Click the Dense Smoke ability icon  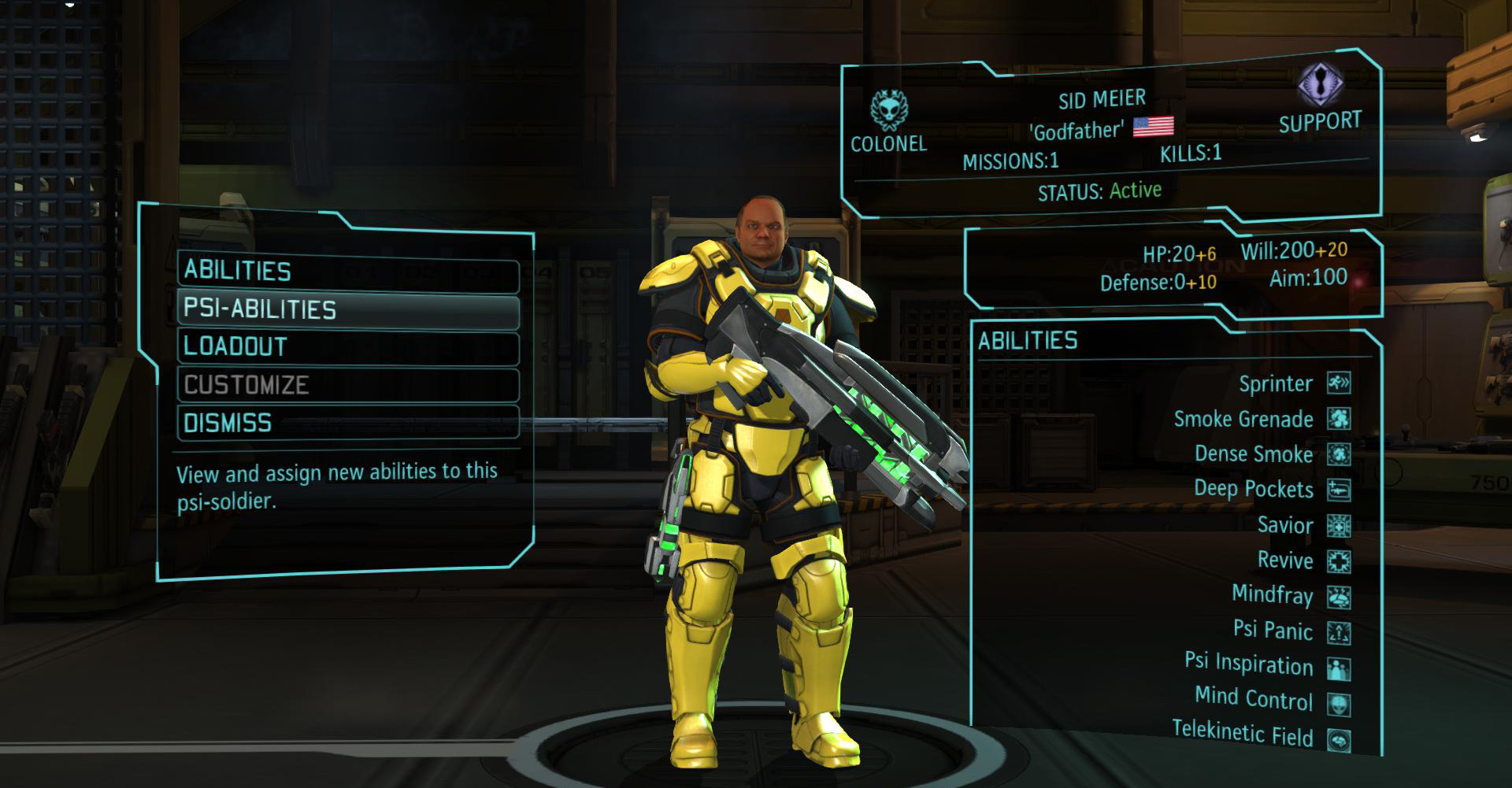pyautogui.click(x=1338, y=454)
